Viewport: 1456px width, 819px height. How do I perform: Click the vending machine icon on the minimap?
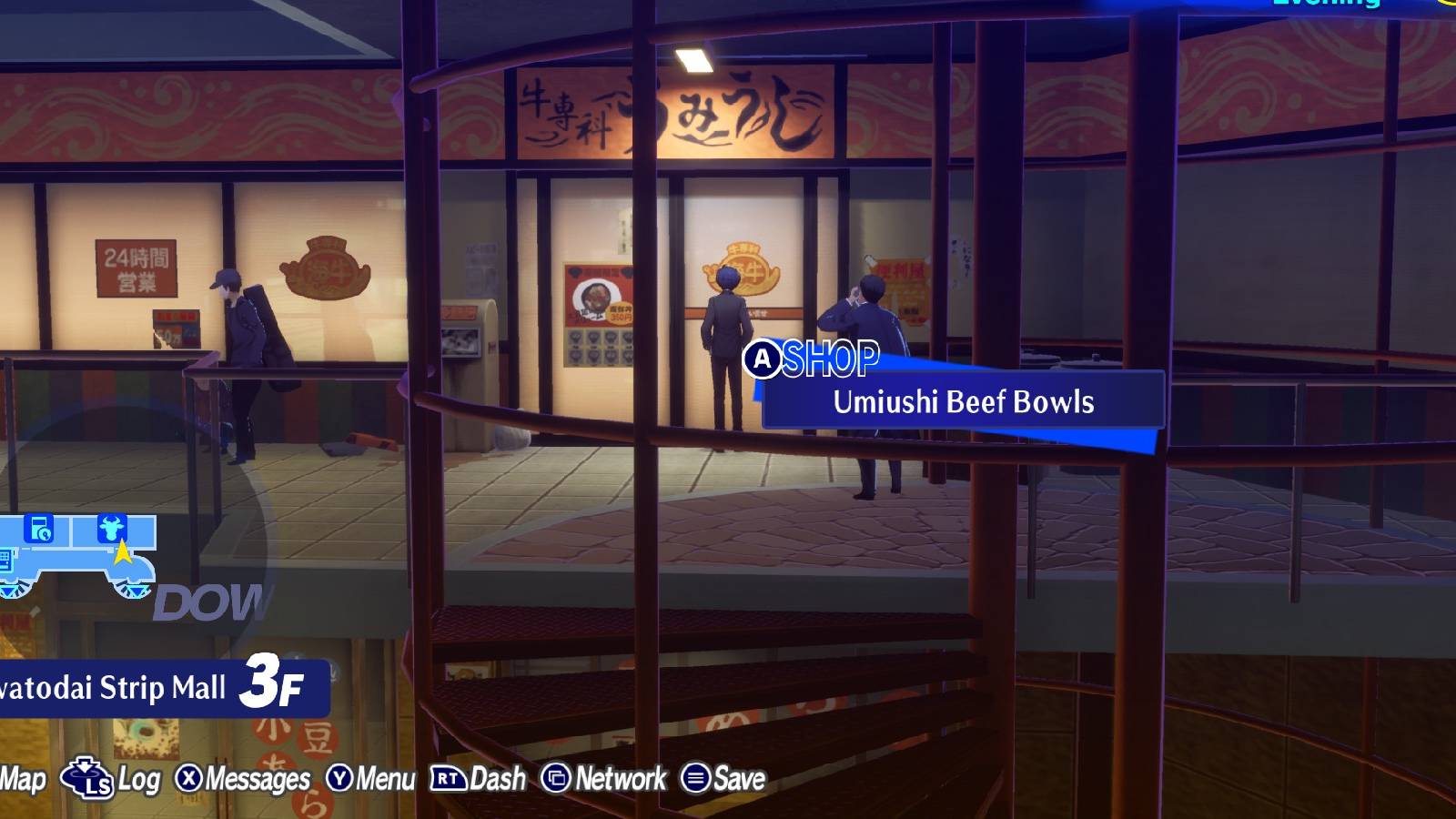pos(39,526)
